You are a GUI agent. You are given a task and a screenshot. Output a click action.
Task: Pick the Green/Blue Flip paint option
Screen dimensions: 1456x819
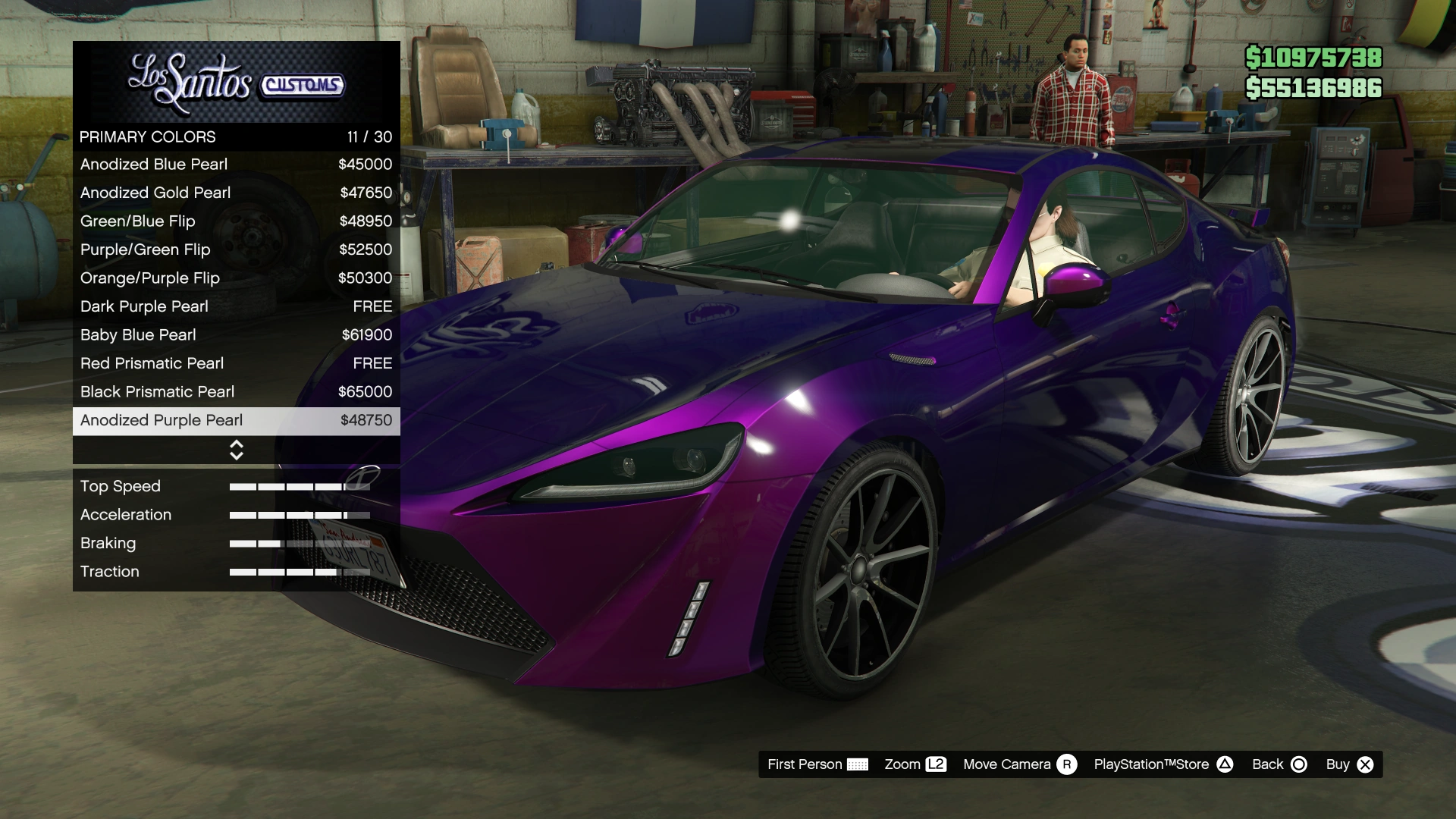point(236,221)
